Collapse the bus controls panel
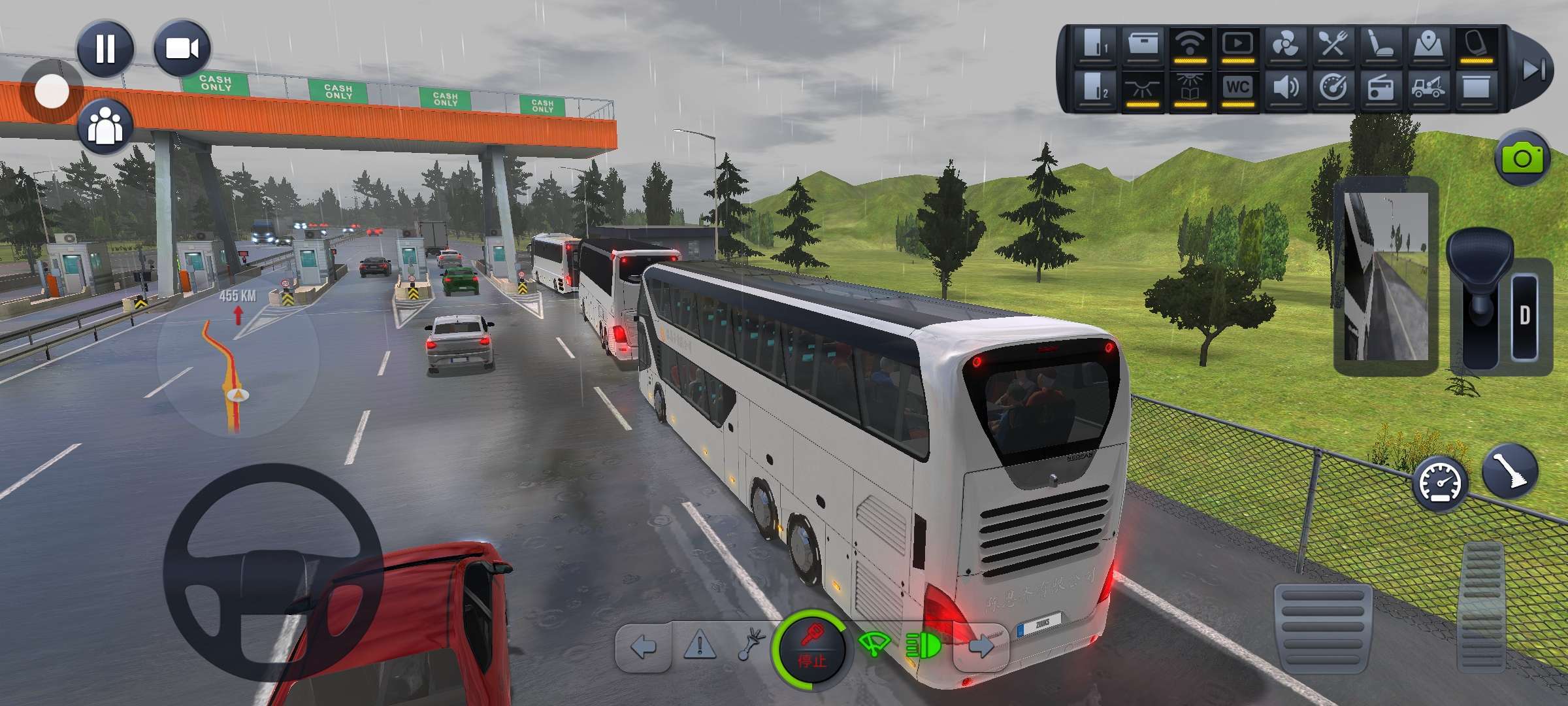 click(x=1533, y=69)
